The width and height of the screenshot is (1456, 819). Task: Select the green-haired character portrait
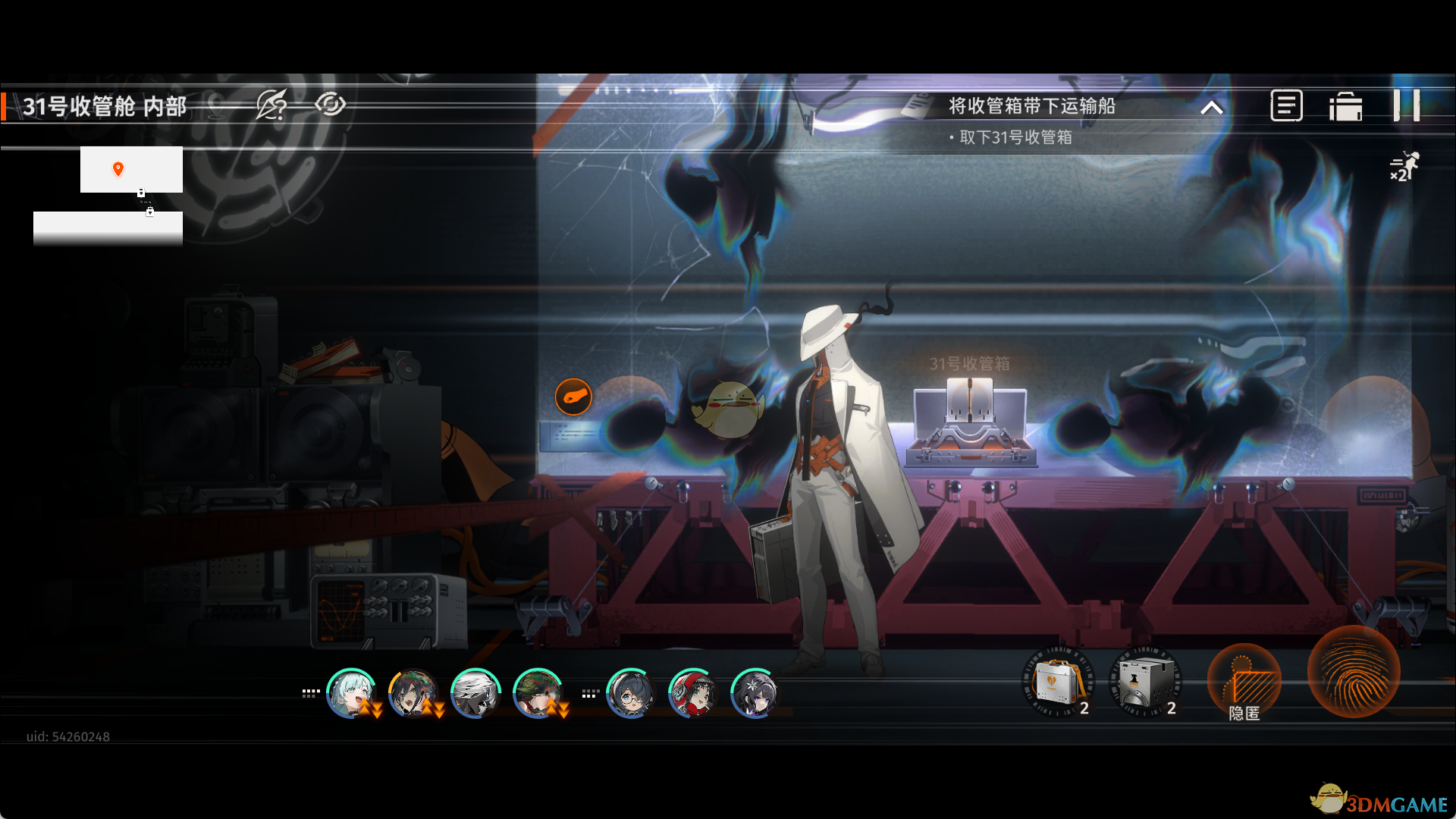click(x=538, y=693)
